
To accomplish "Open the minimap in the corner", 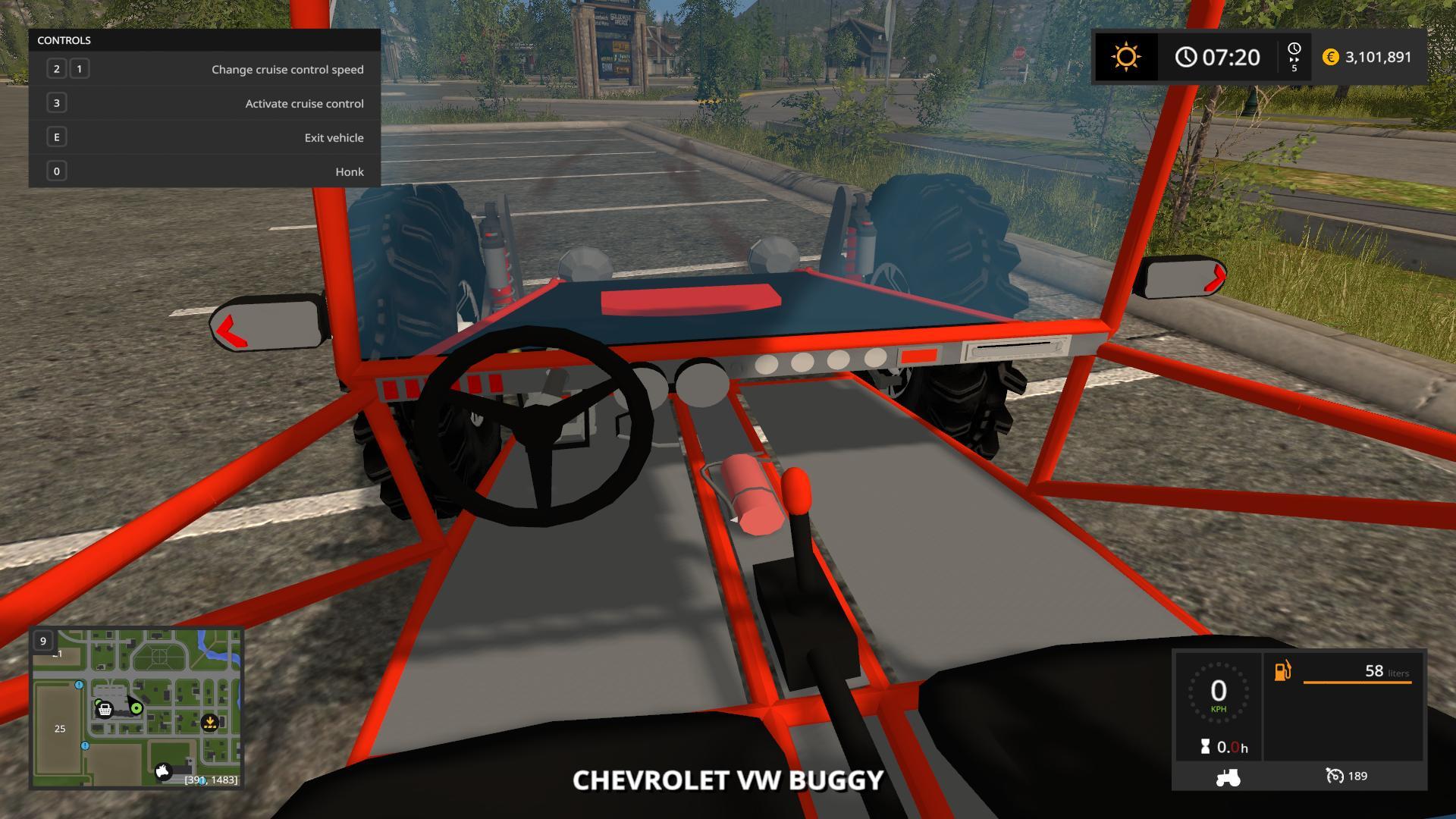I will 136,708.
